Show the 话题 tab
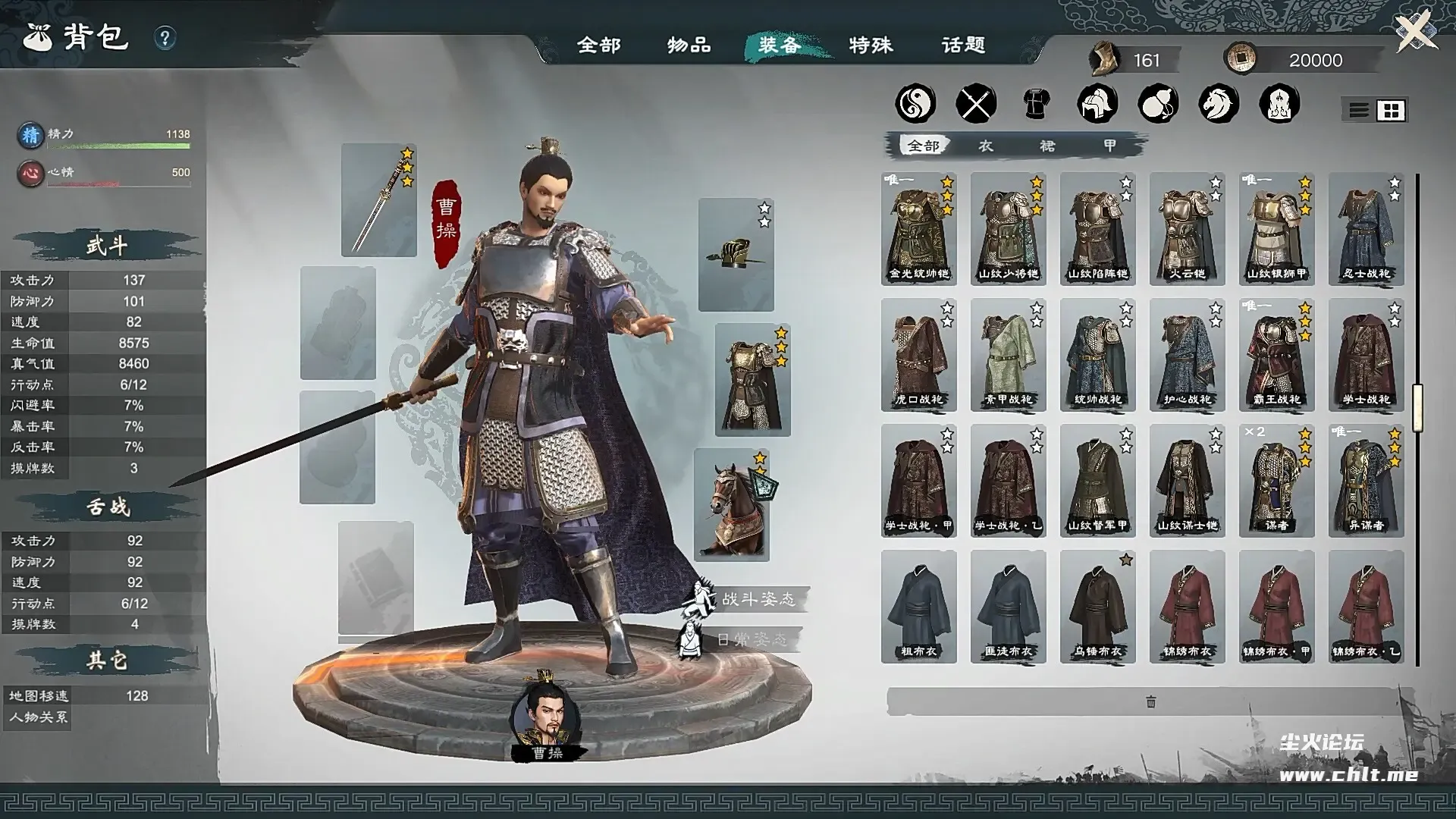Viewport: 1456px width, 819px height. click(963, 45)
